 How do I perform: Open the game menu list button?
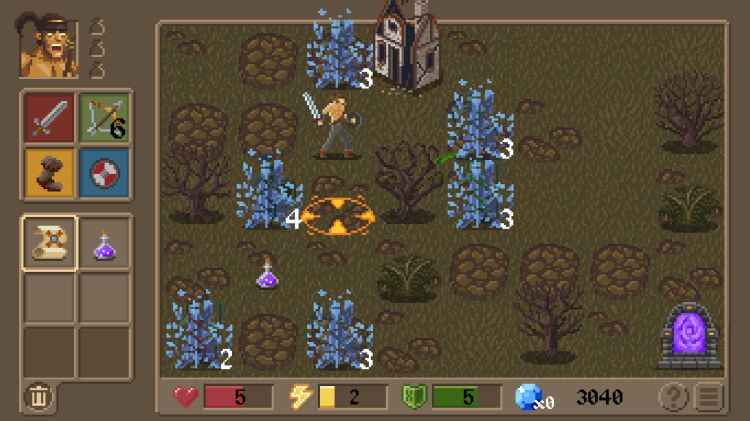click(709, 397)
